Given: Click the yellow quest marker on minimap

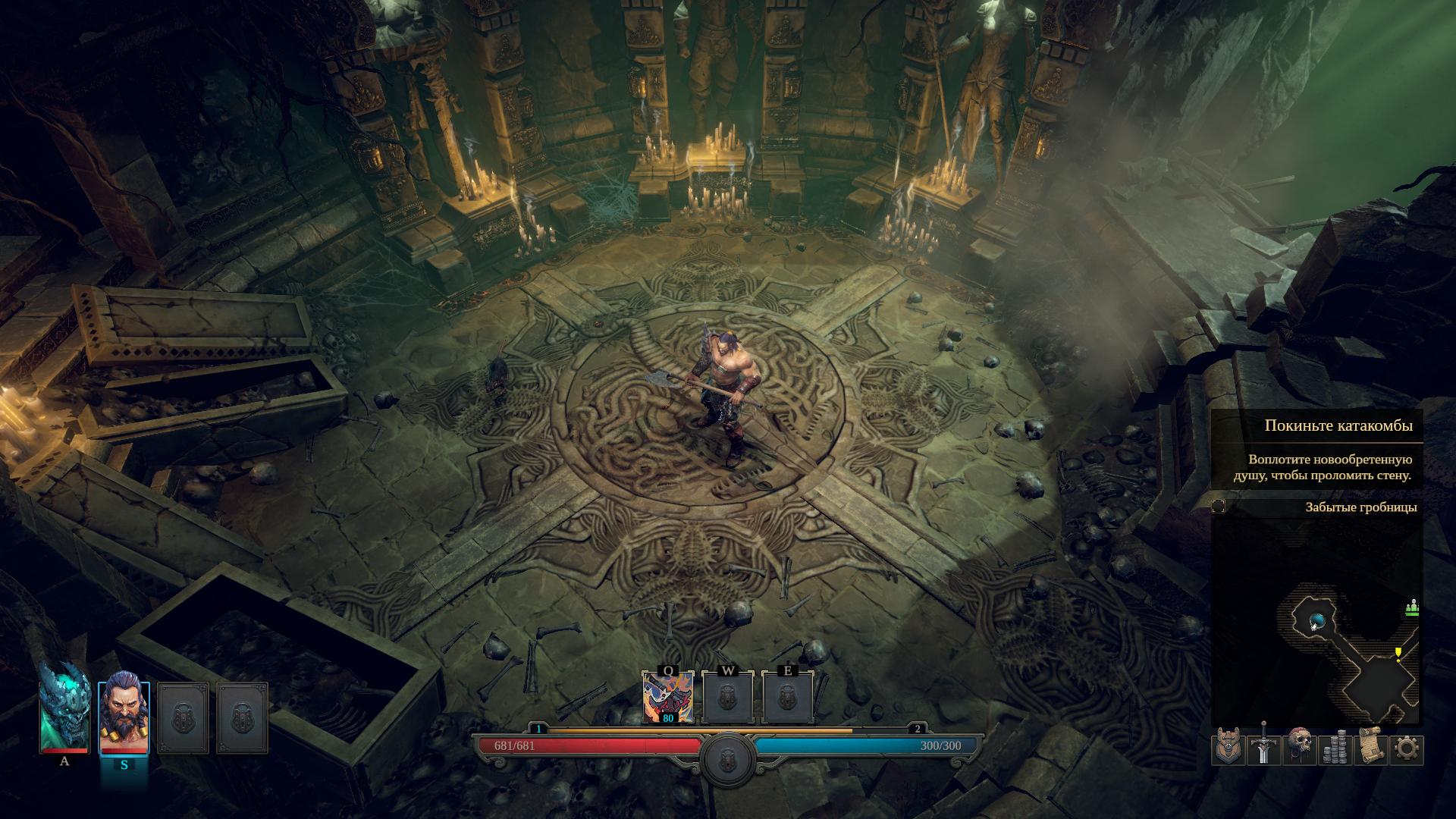Looking at the screenshot, I should point(1398,653).
